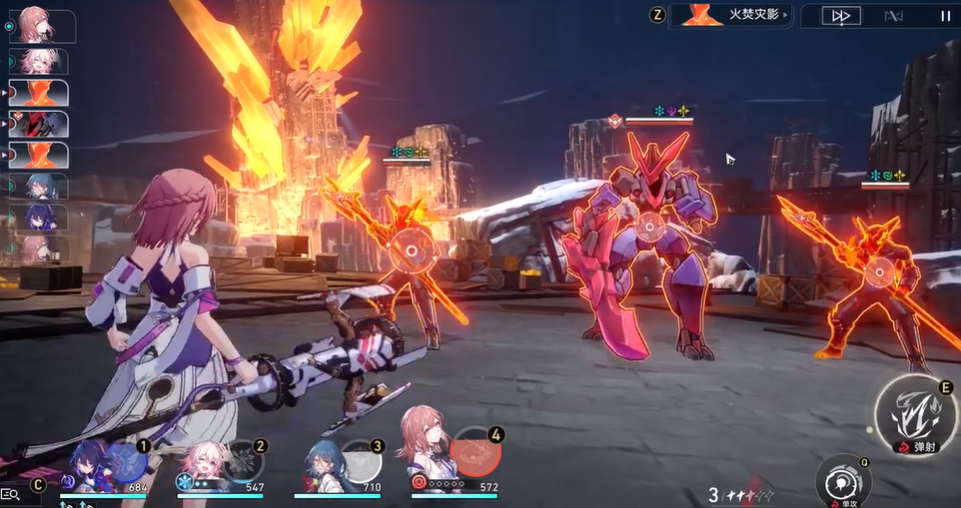Activate March 7th's snowflake ultimate icon

(243, 460)
